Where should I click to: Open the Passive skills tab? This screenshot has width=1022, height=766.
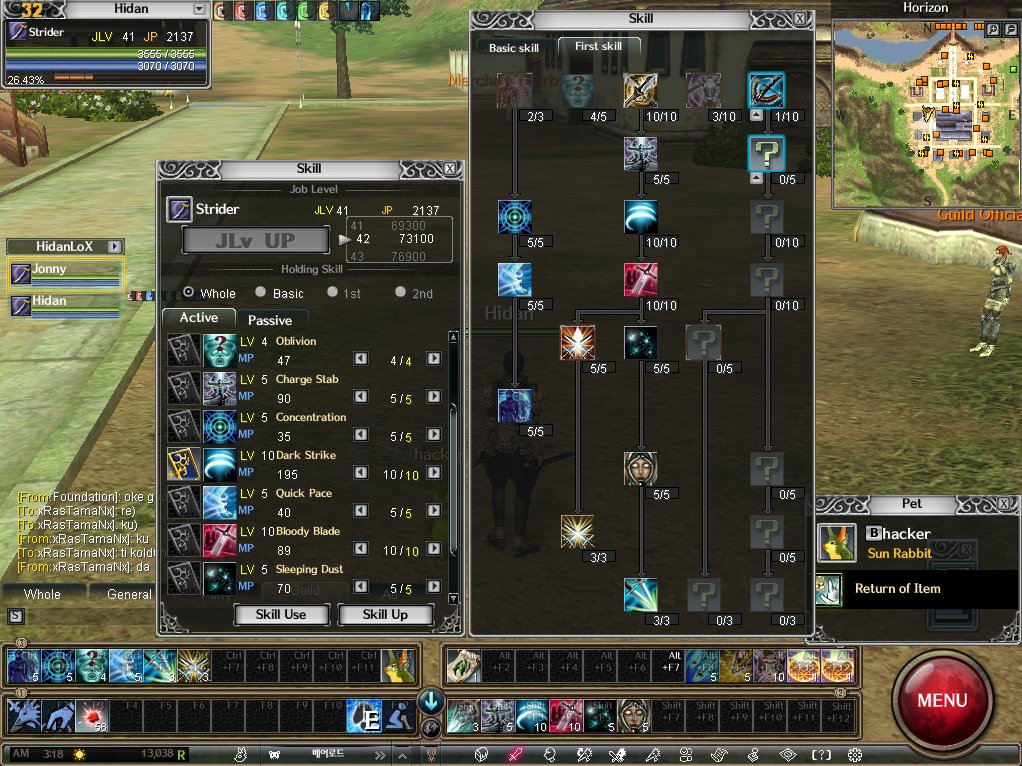(270, 320)
